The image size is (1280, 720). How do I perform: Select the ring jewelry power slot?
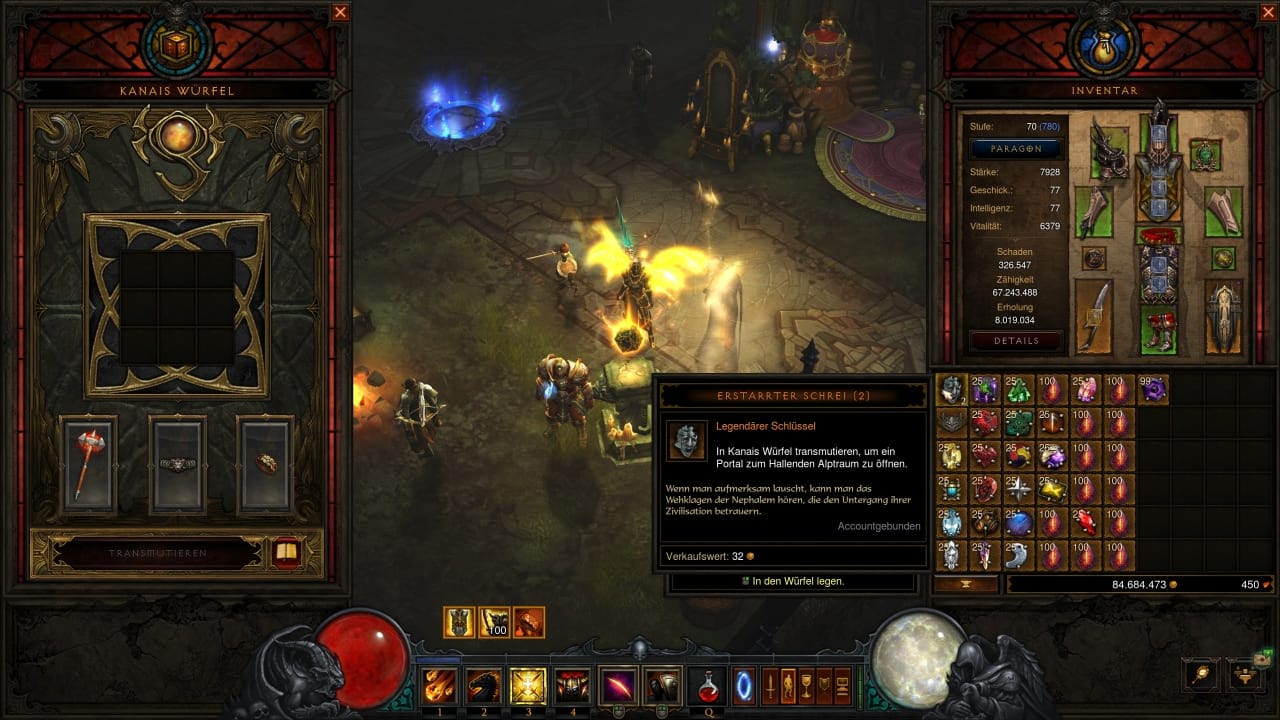265,465
